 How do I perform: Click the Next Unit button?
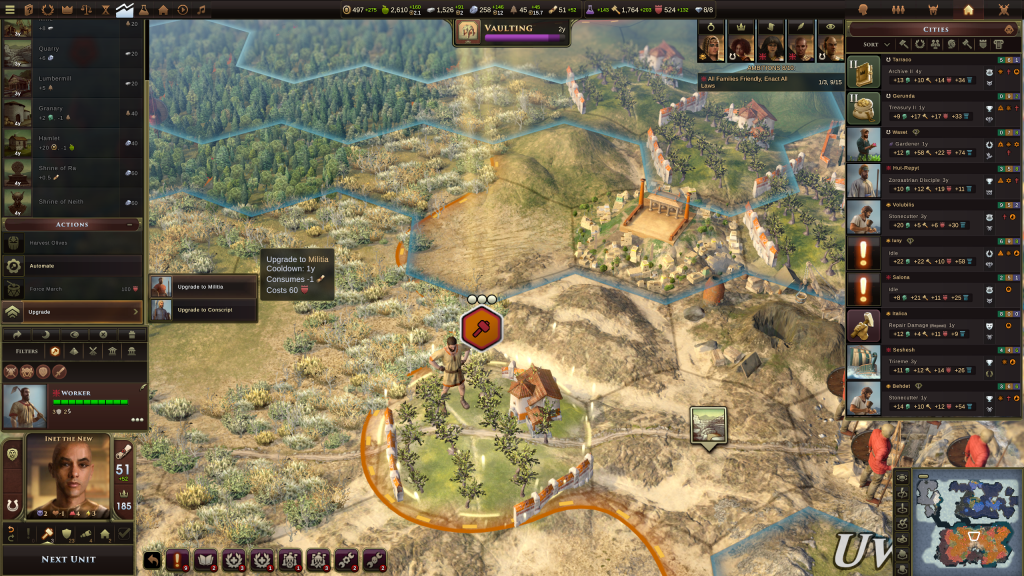coord(68,559)
